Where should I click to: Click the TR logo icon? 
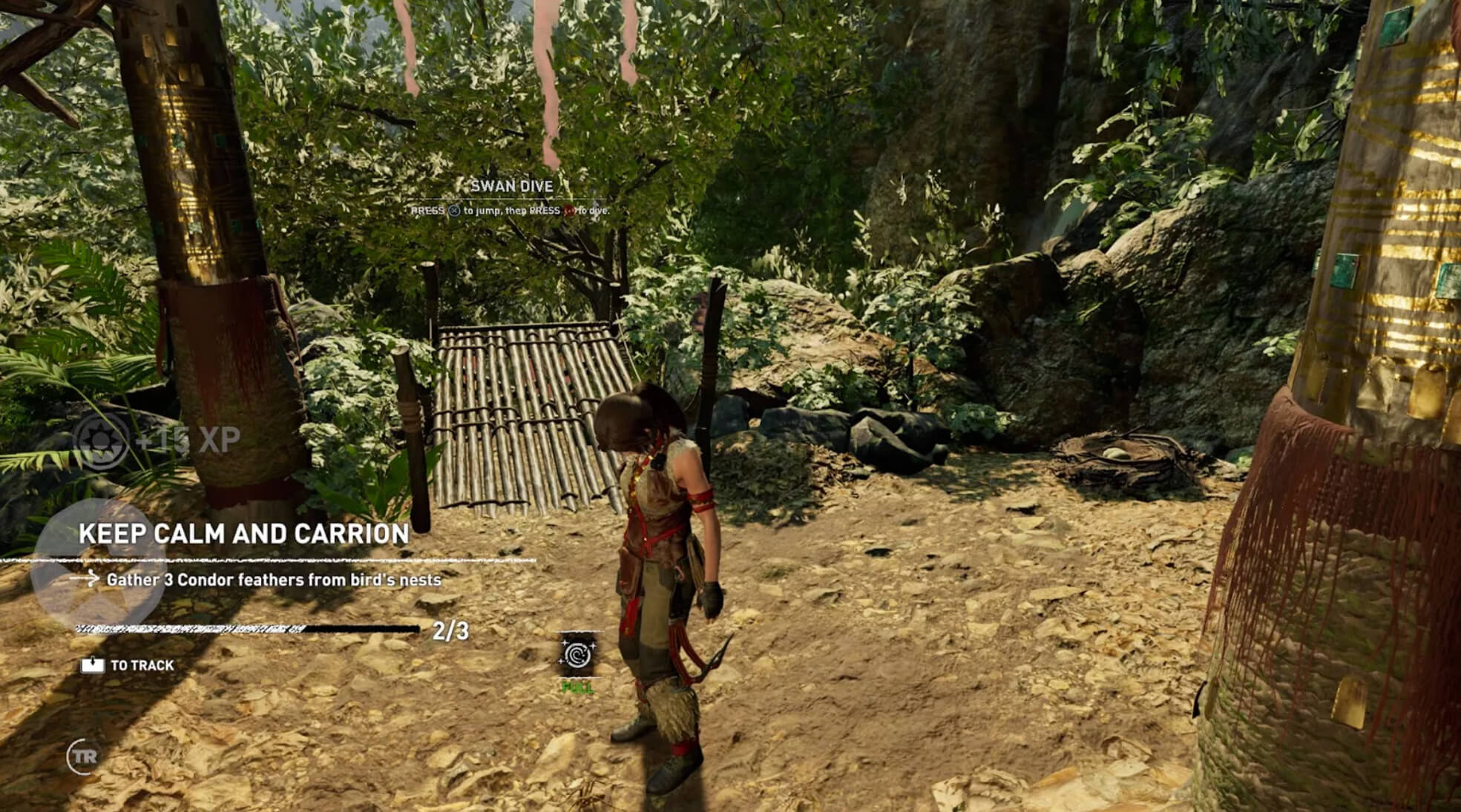pyautogui.click(x=84, y=756)
